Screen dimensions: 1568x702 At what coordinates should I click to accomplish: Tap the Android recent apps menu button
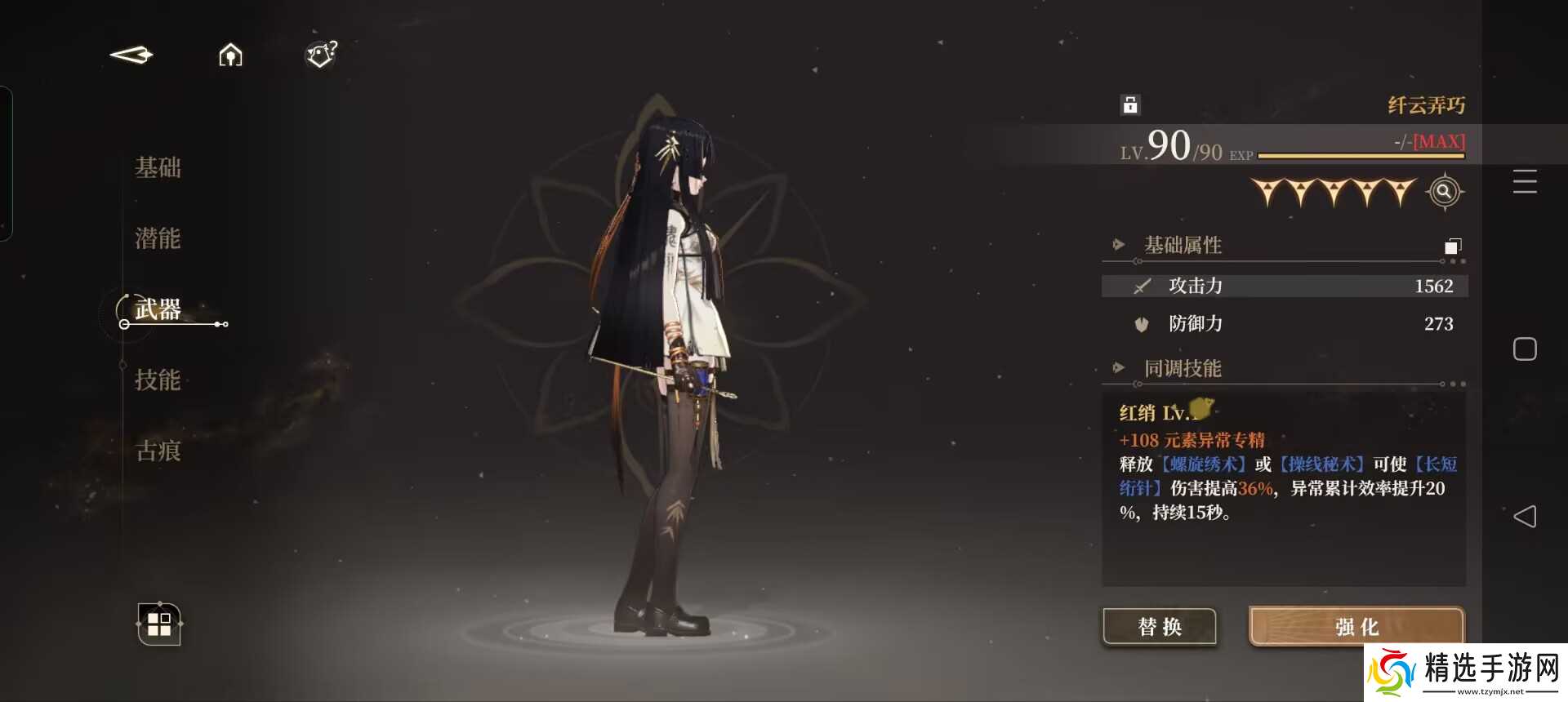pyautogui.click(x=1525, y=181)
